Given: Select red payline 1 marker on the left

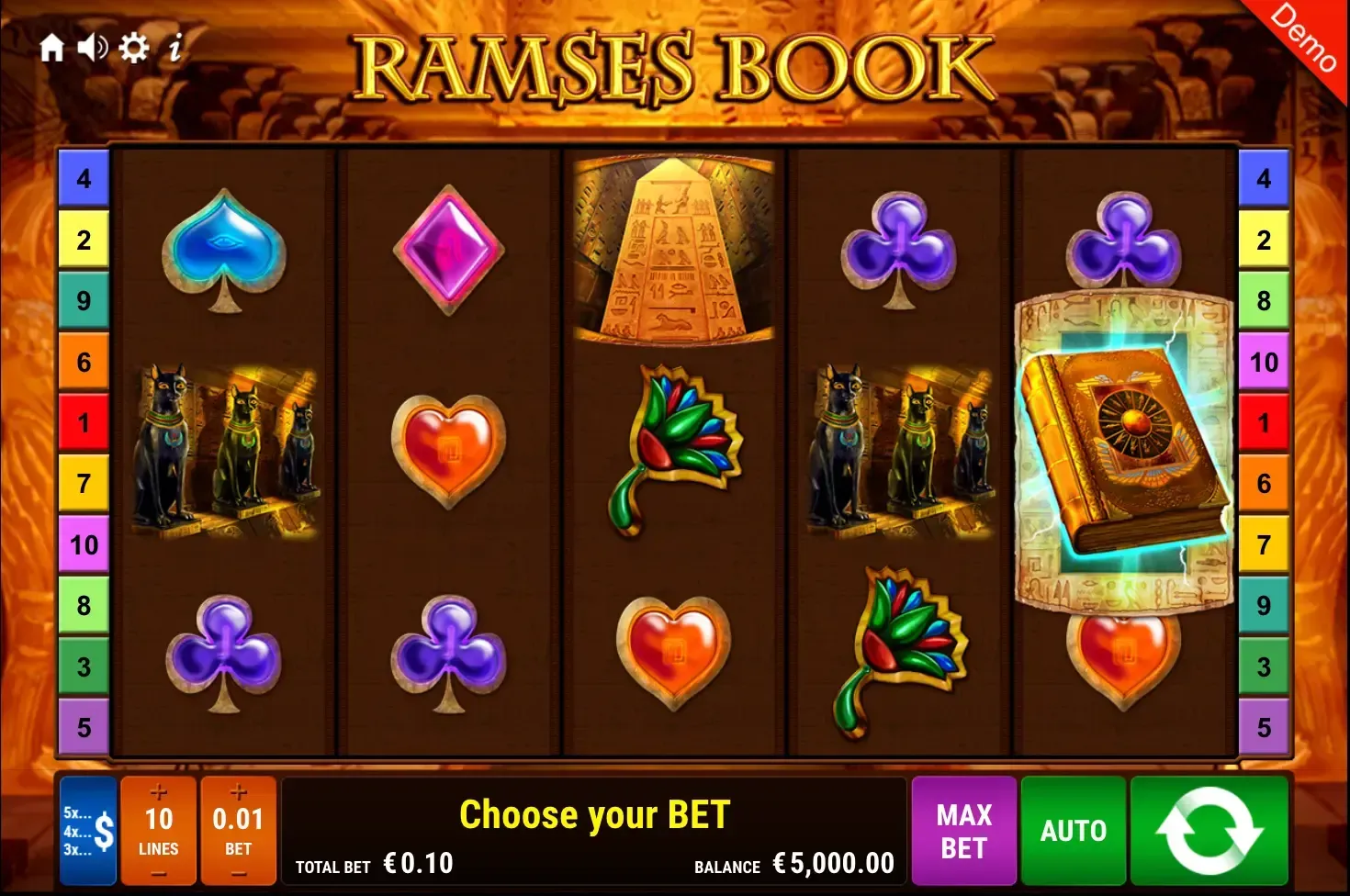Looking at the screenshot, I should click(84, 422).
